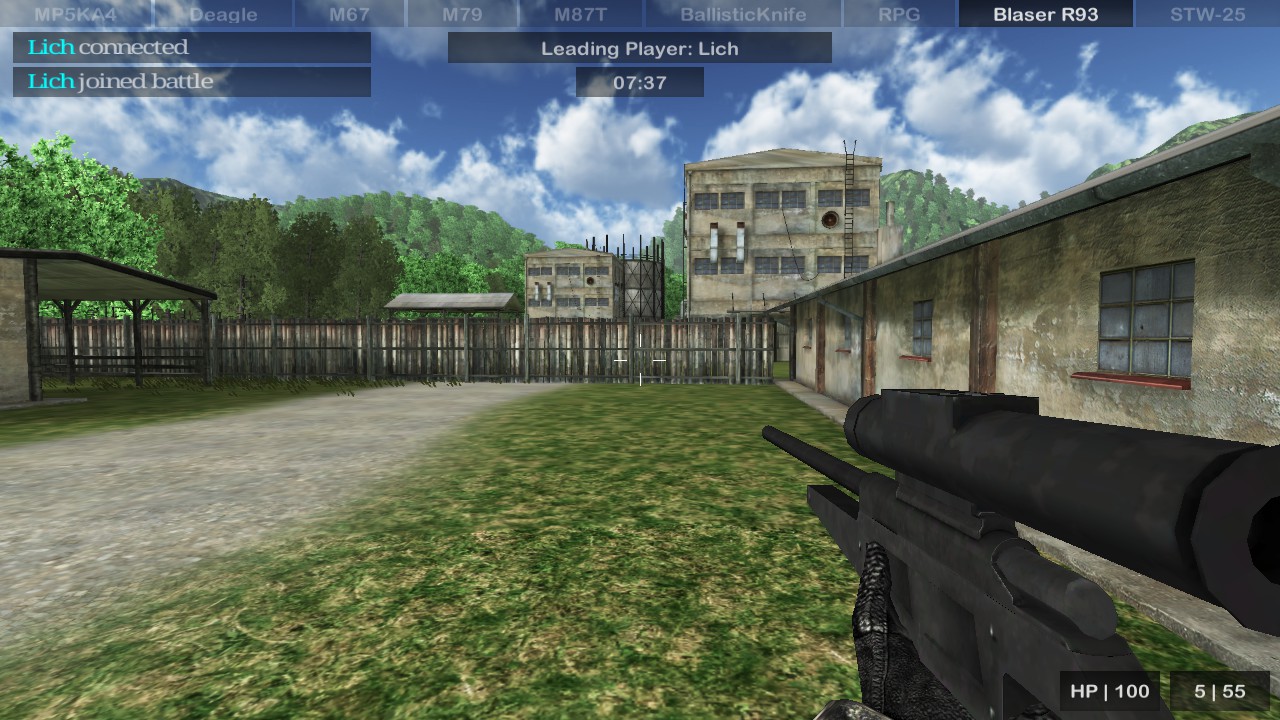Click the 5|55 ammo counter
1280x720 pixels.
(1219, 691)
